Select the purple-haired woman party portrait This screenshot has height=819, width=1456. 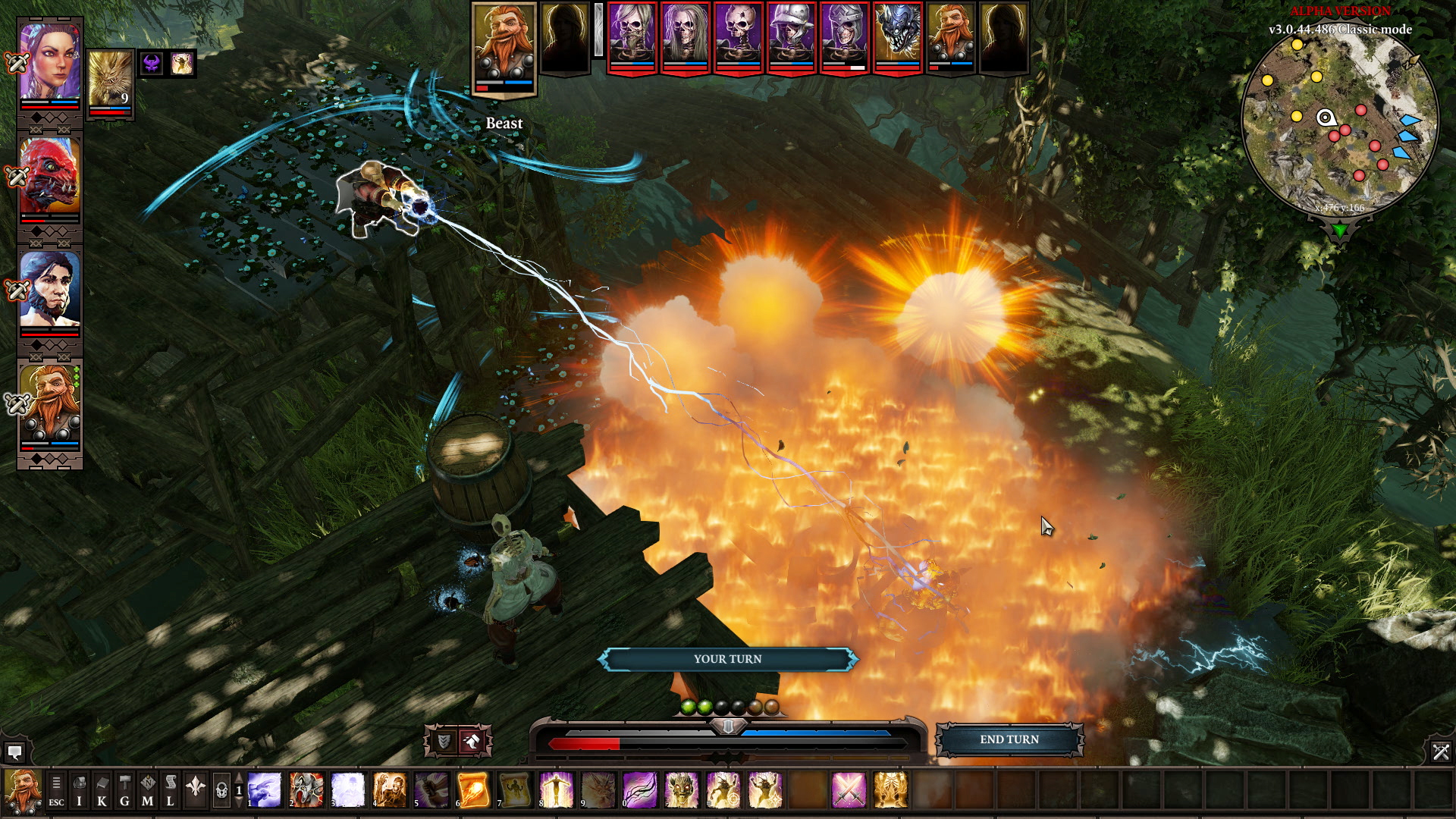coord(49,62)
